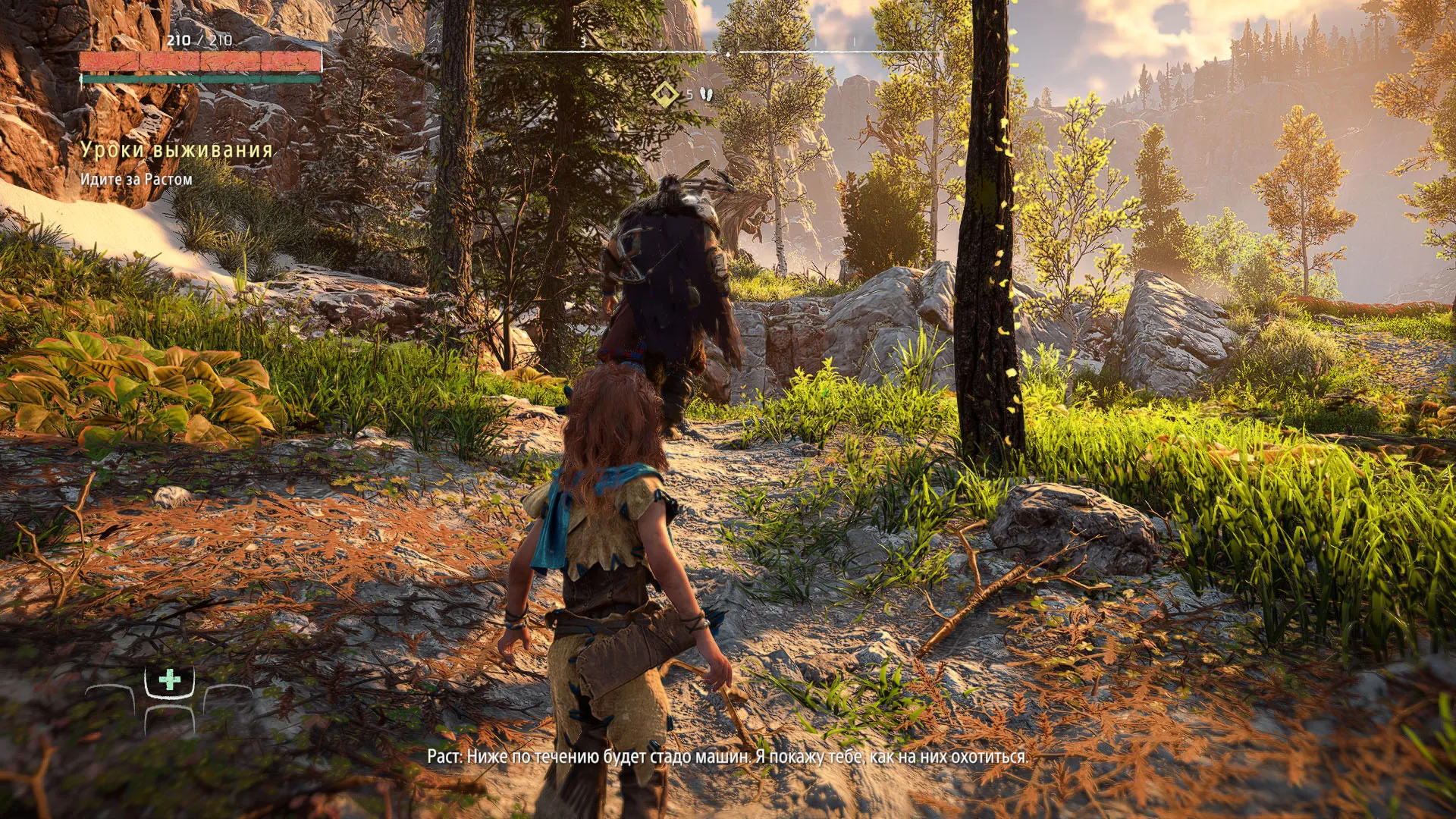Image resolution: width=1456 pixels, height=819 pixels.
Task: Click the diamond quest marker icon
Action: 665,95
